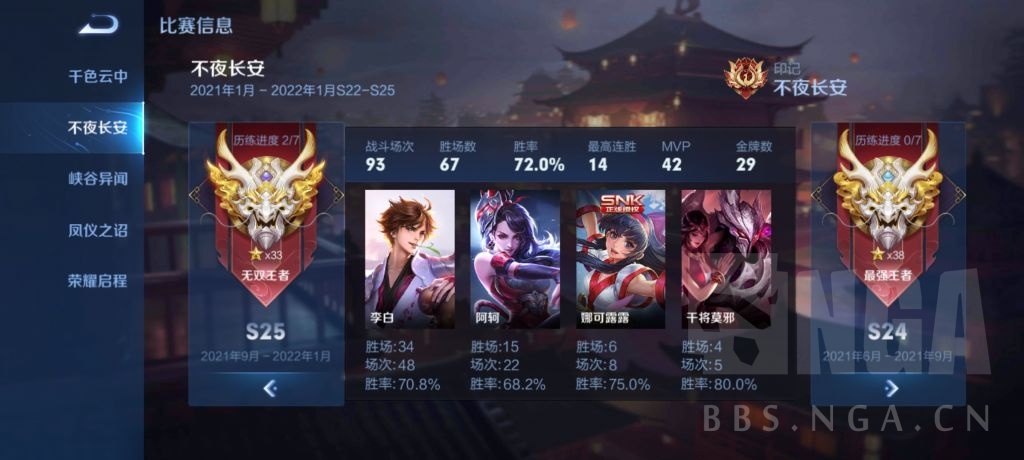1024x460 pixels.
Task: Click the 不夜长安 印记 emblem icon
Action: pos(745,78)
